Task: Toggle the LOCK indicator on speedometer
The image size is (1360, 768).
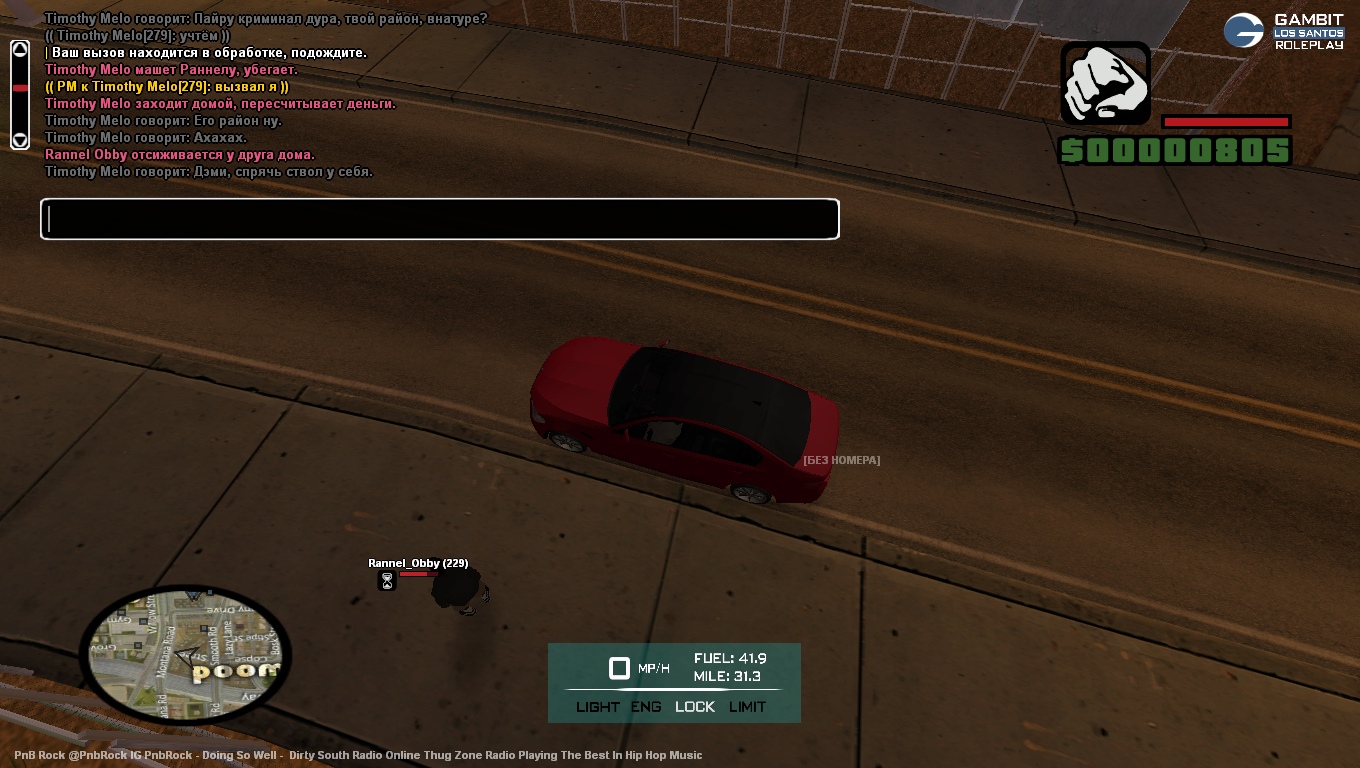Action: pos(695,707)
